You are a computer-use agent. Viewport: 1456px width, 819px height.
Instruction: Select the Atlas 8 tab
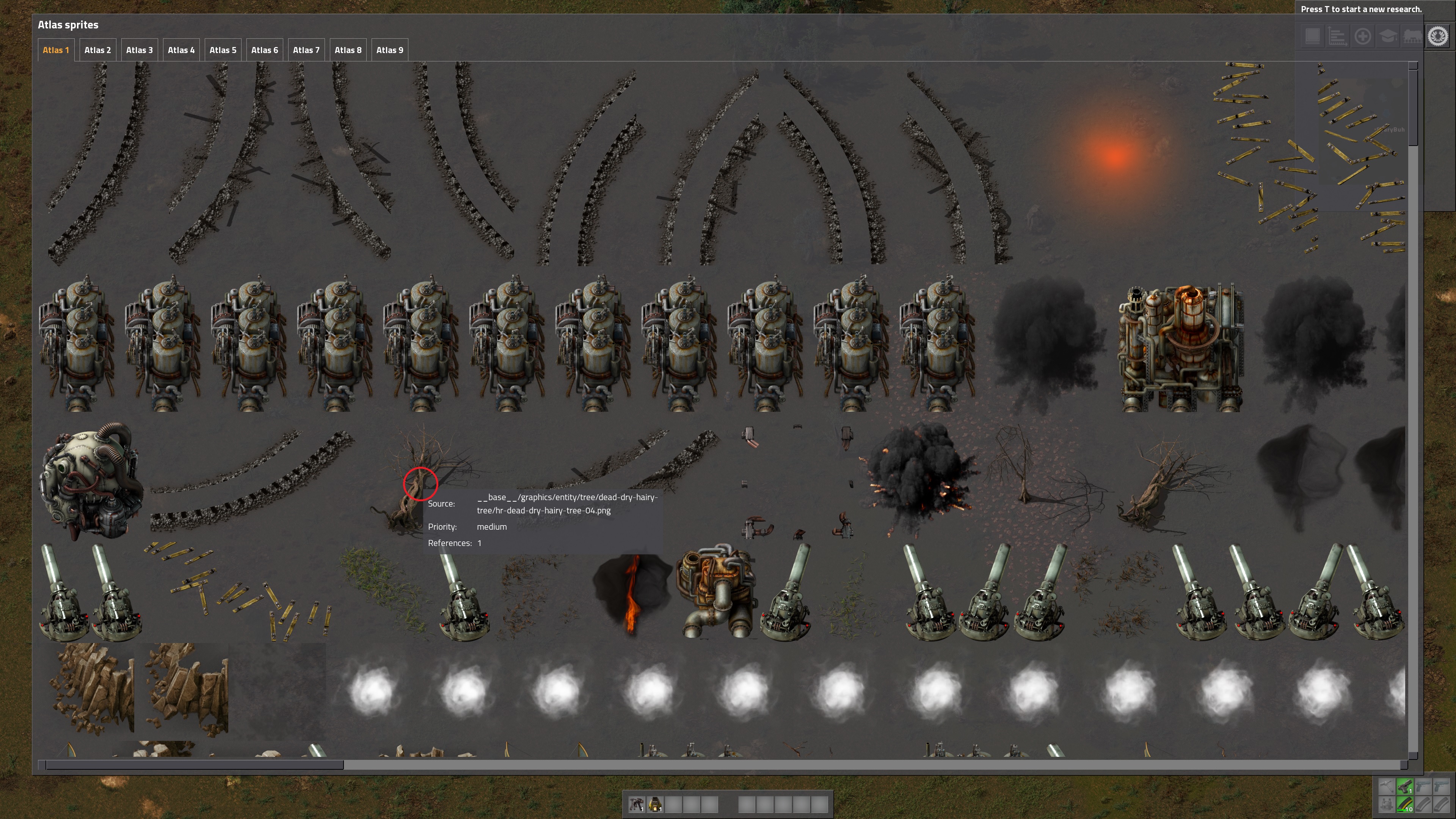[348, 50]
